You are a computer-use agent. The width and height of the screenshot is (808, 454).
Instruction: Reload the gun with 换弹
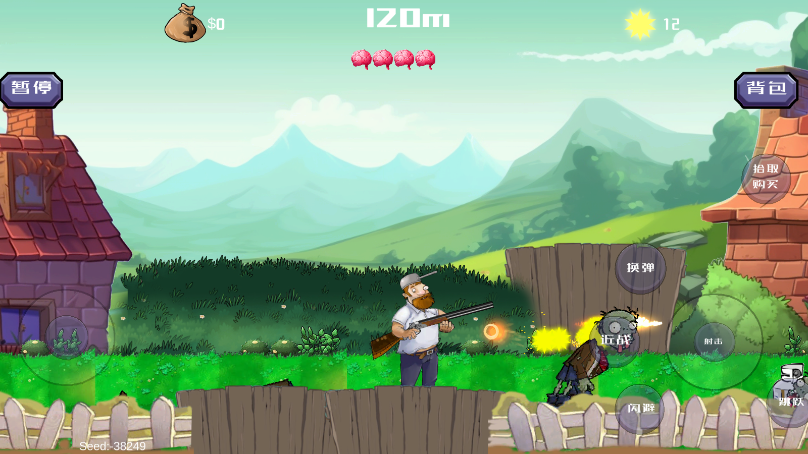click(640, 268)
